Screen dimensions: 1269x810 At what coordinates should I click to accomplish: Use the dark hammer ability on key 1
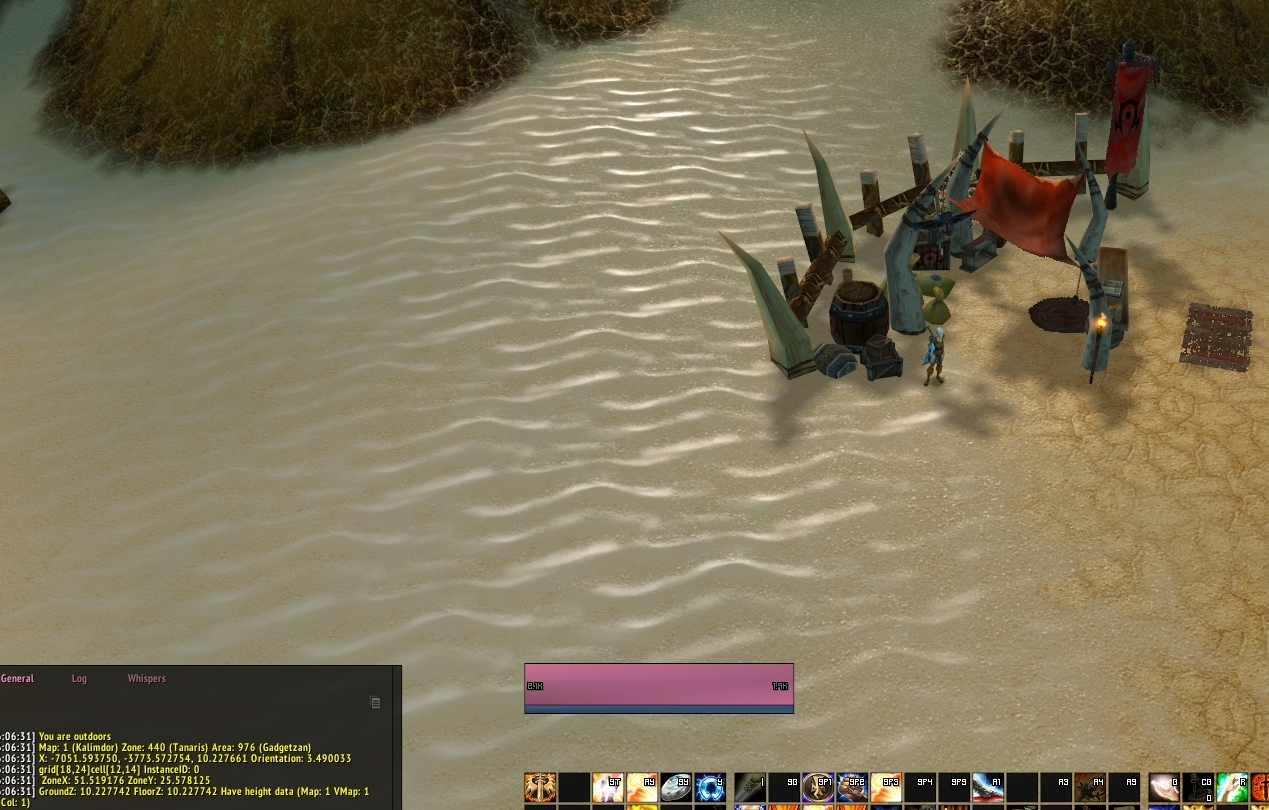pyautogui.click(x=750, y=787)
